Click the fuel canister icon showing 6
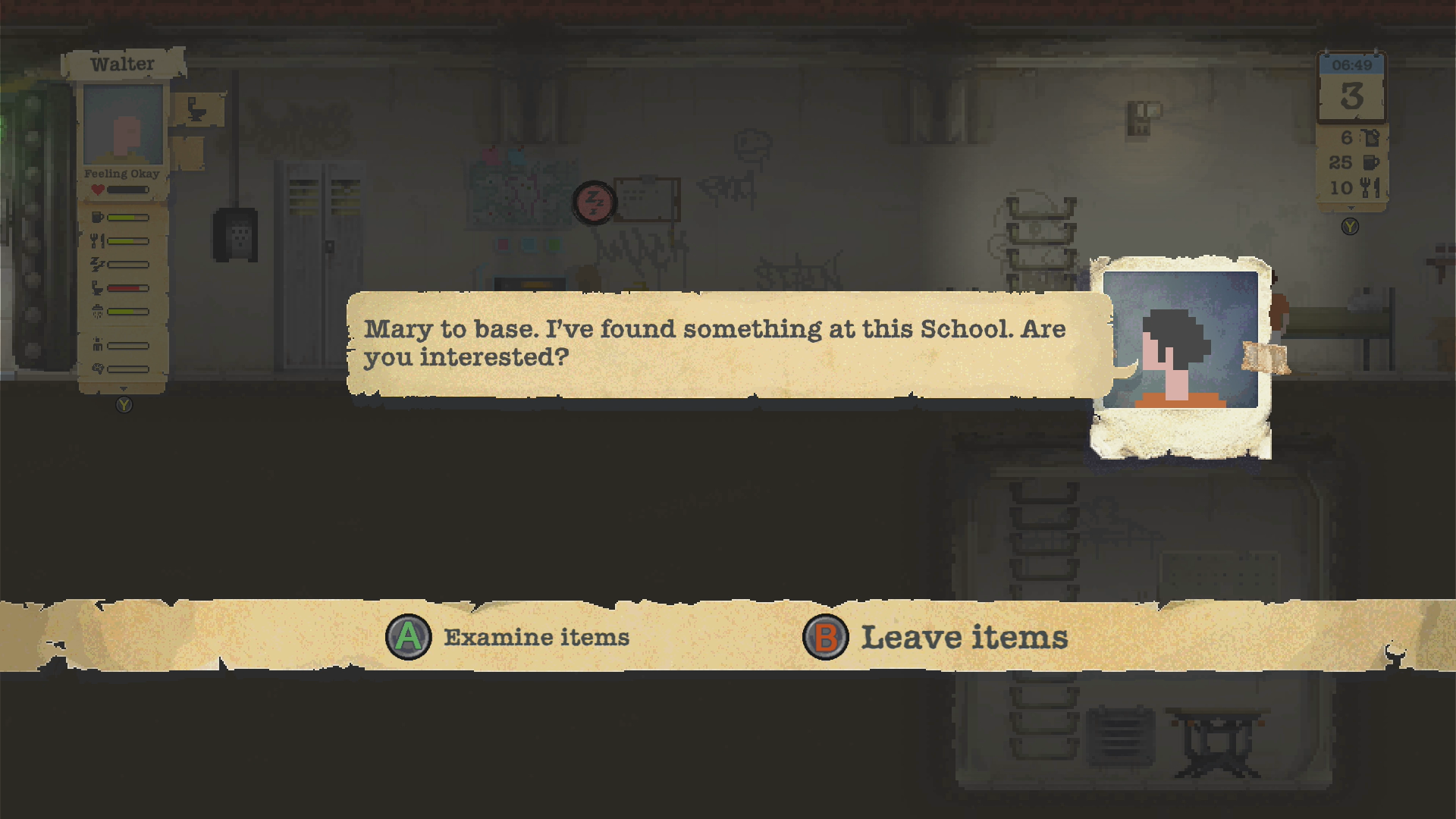 tap(1372, 139)
